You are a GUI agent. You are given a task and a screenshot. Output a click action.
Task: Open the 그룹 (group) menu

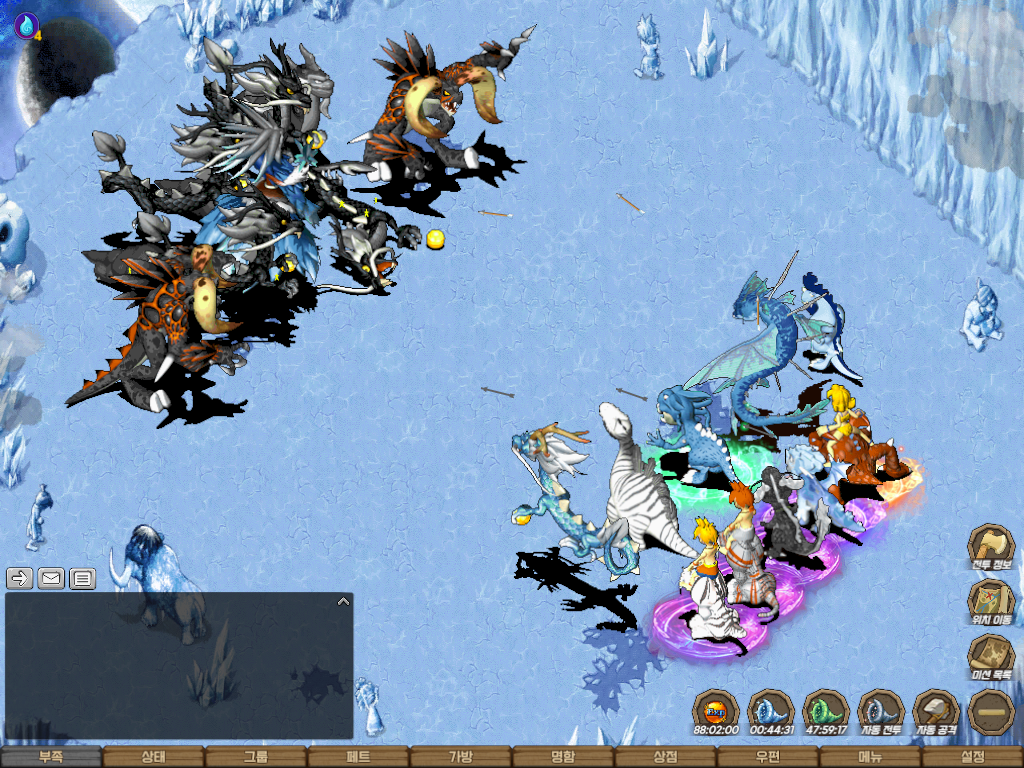tap(256, 757)
